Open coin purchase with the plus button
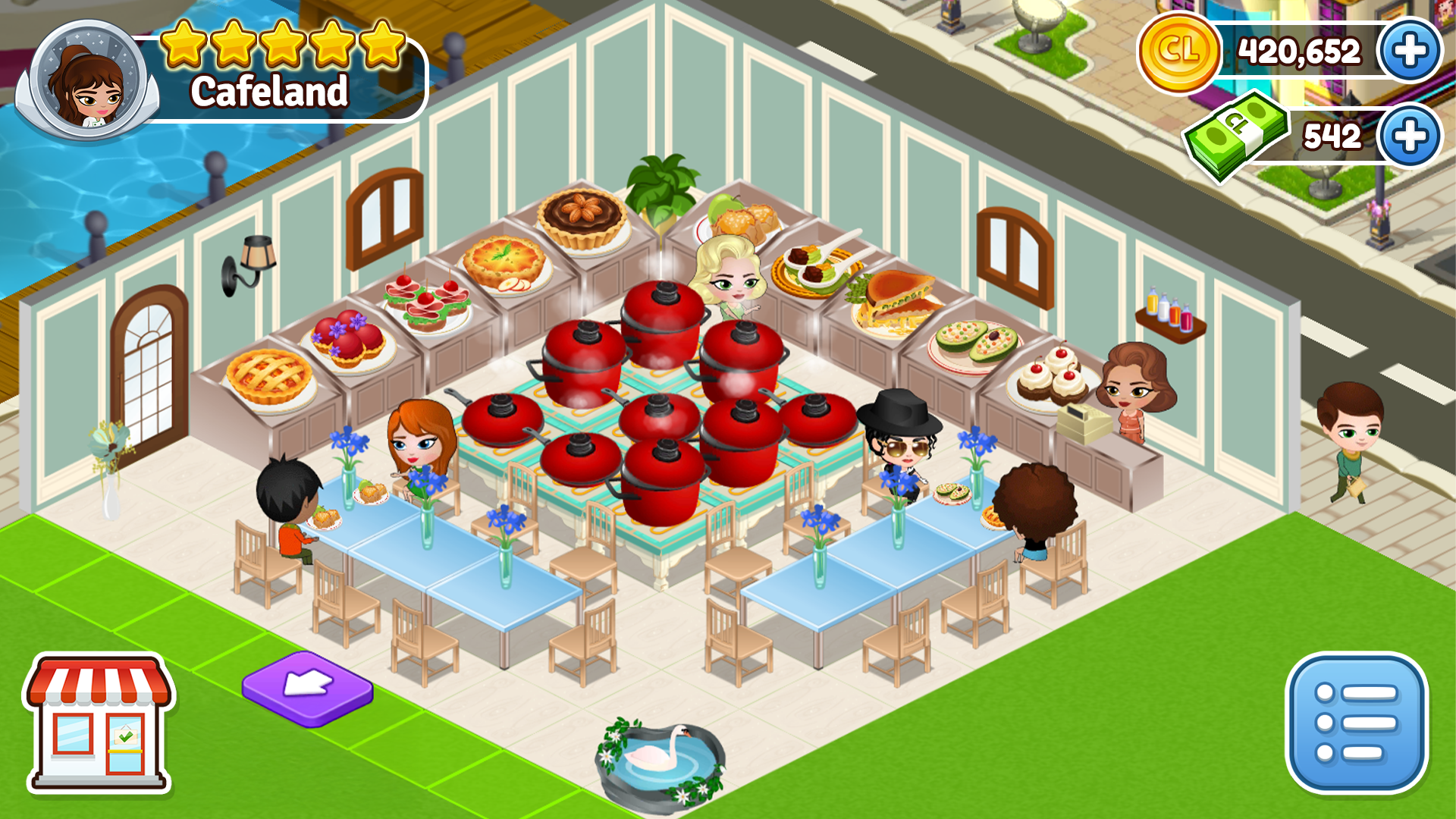This screenshot has width=1456, height=819. 1410,51
